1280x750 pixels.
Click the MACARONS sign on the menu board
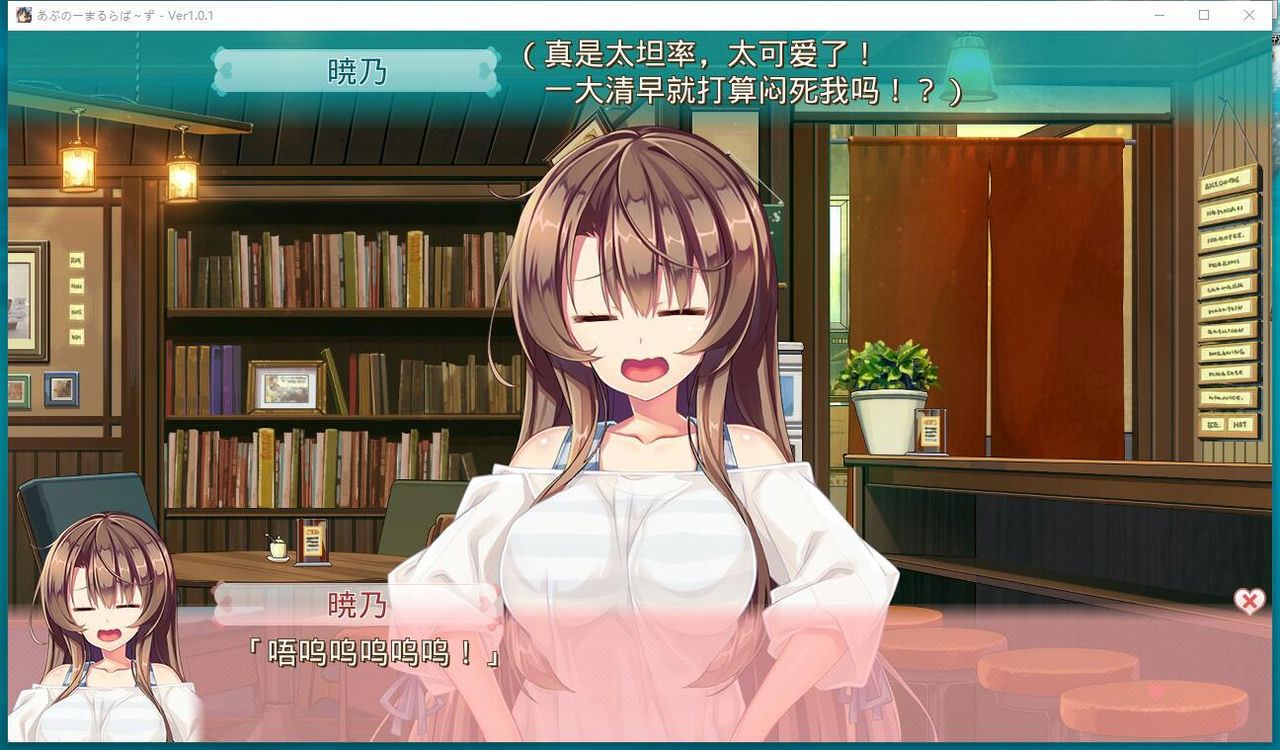(x=1225, y=261)
